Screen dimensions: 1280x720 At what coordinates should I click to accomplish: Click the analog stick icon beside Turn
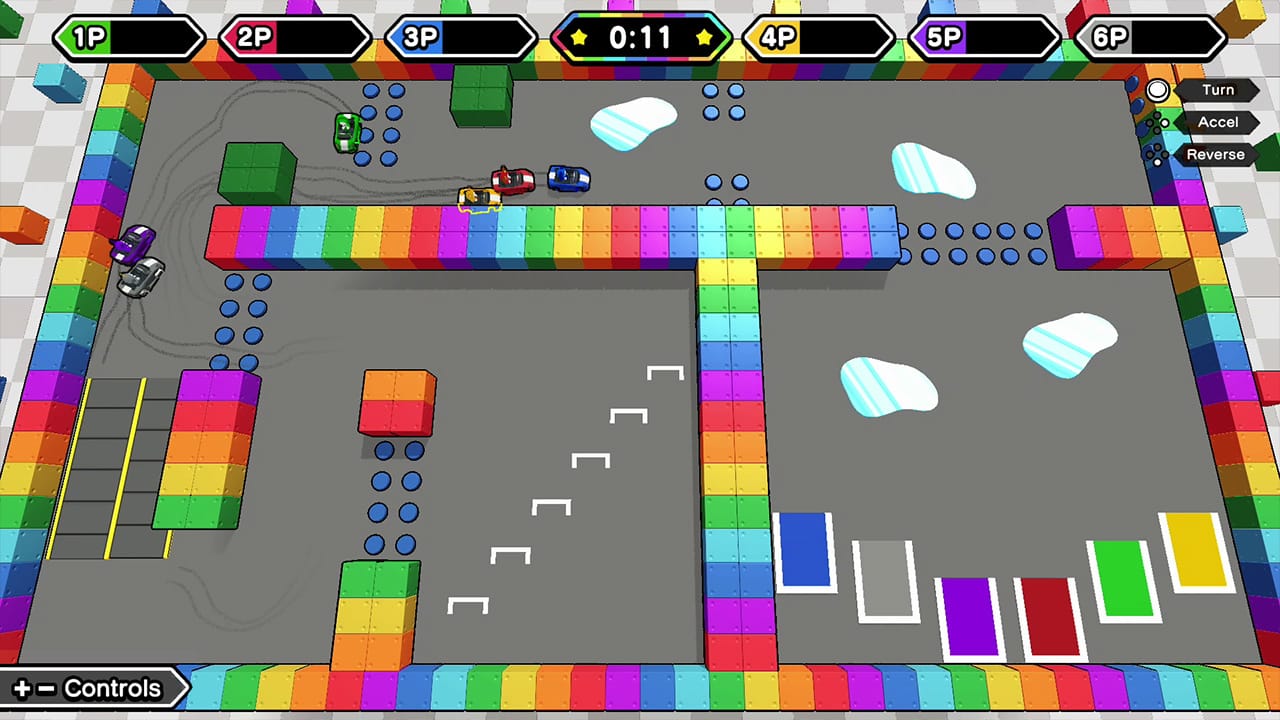click(x=1157, y=92)
